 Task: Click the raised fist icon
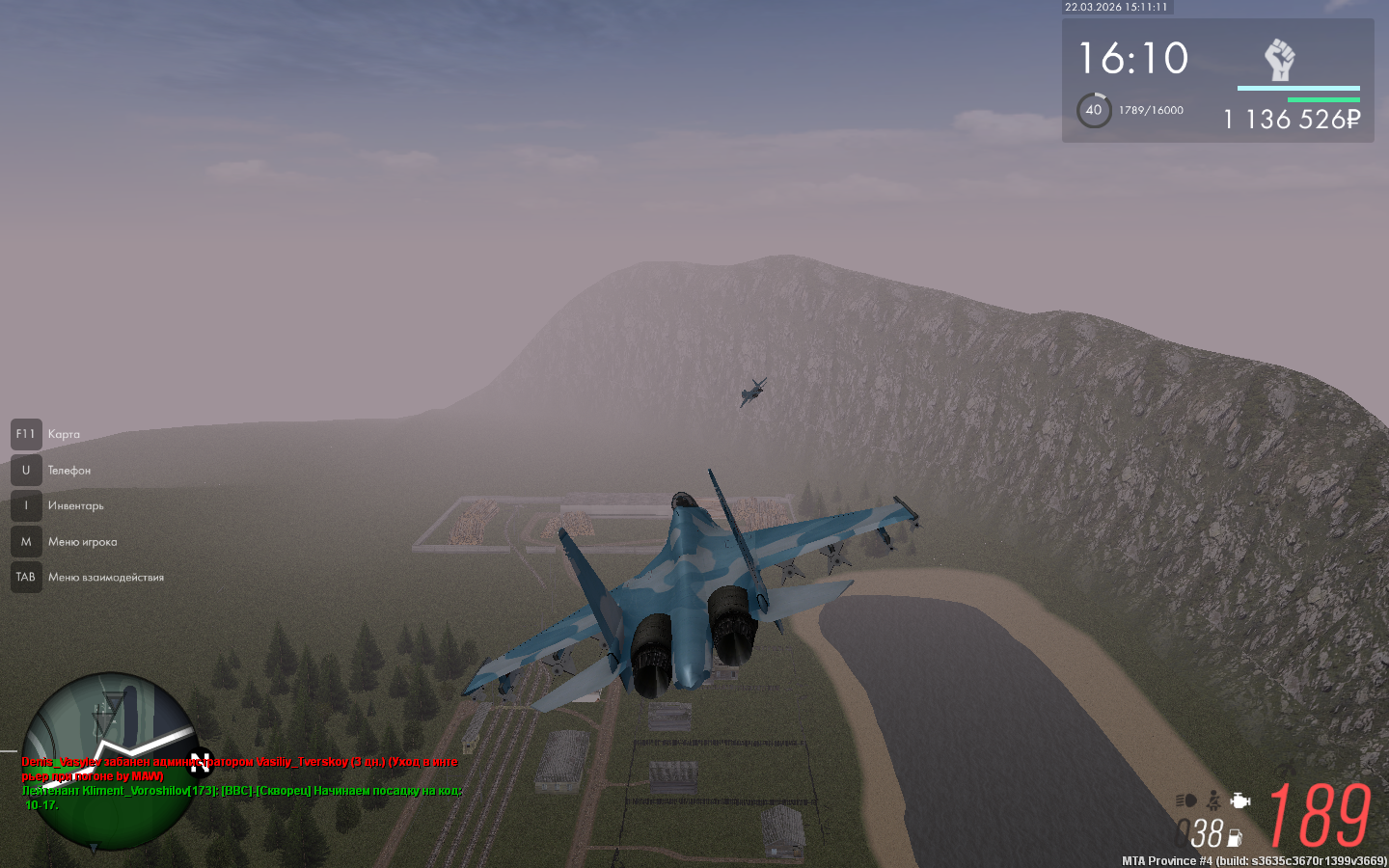(x=1279, y=60)
